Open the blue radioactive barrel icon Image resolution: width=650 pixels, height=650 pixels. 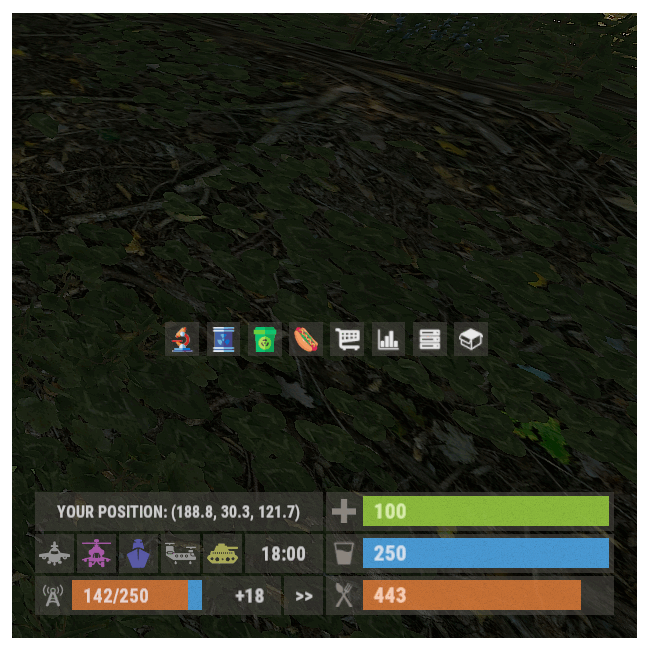click(222, 340)
